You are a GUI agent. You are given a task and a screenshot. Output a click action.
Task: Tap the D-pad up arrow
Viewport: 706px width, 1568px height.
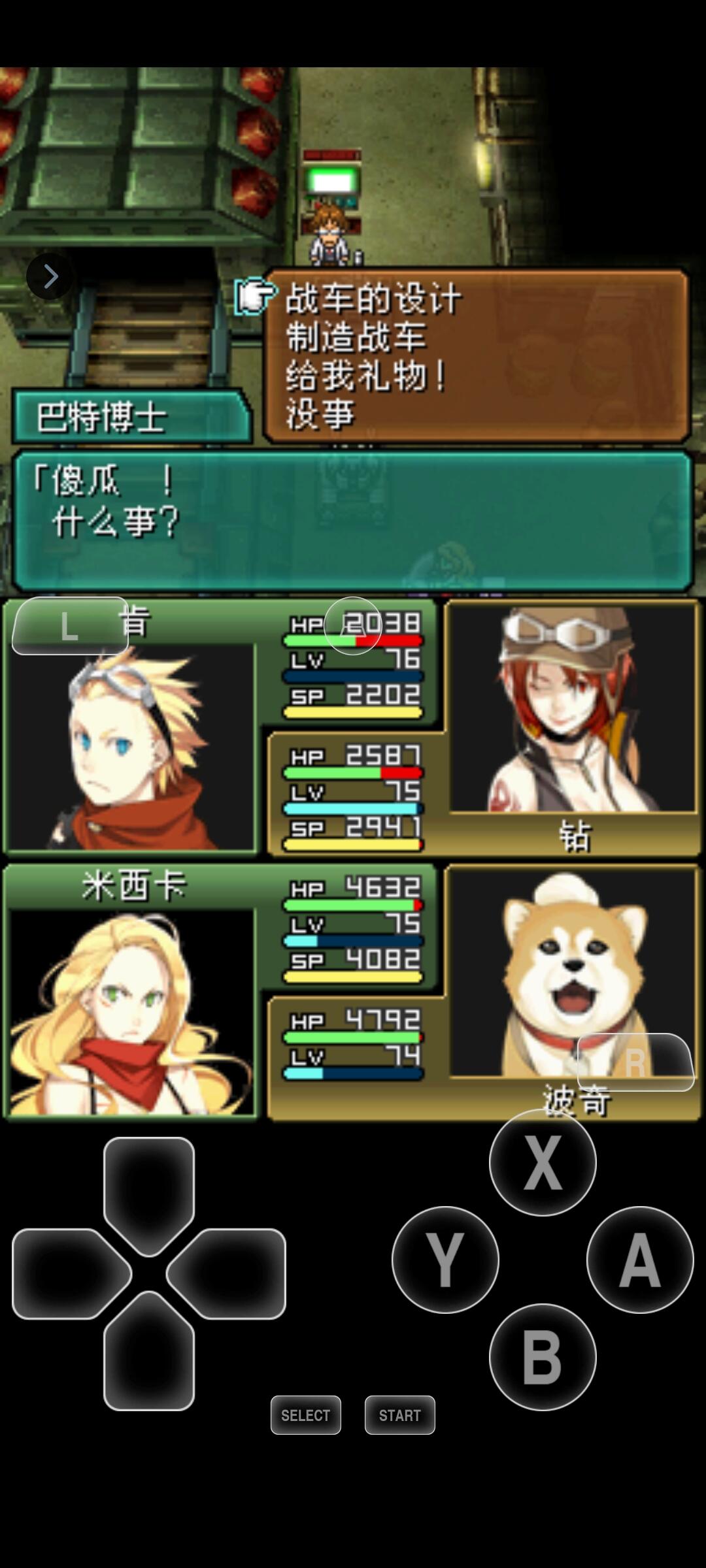[148, 1189]
